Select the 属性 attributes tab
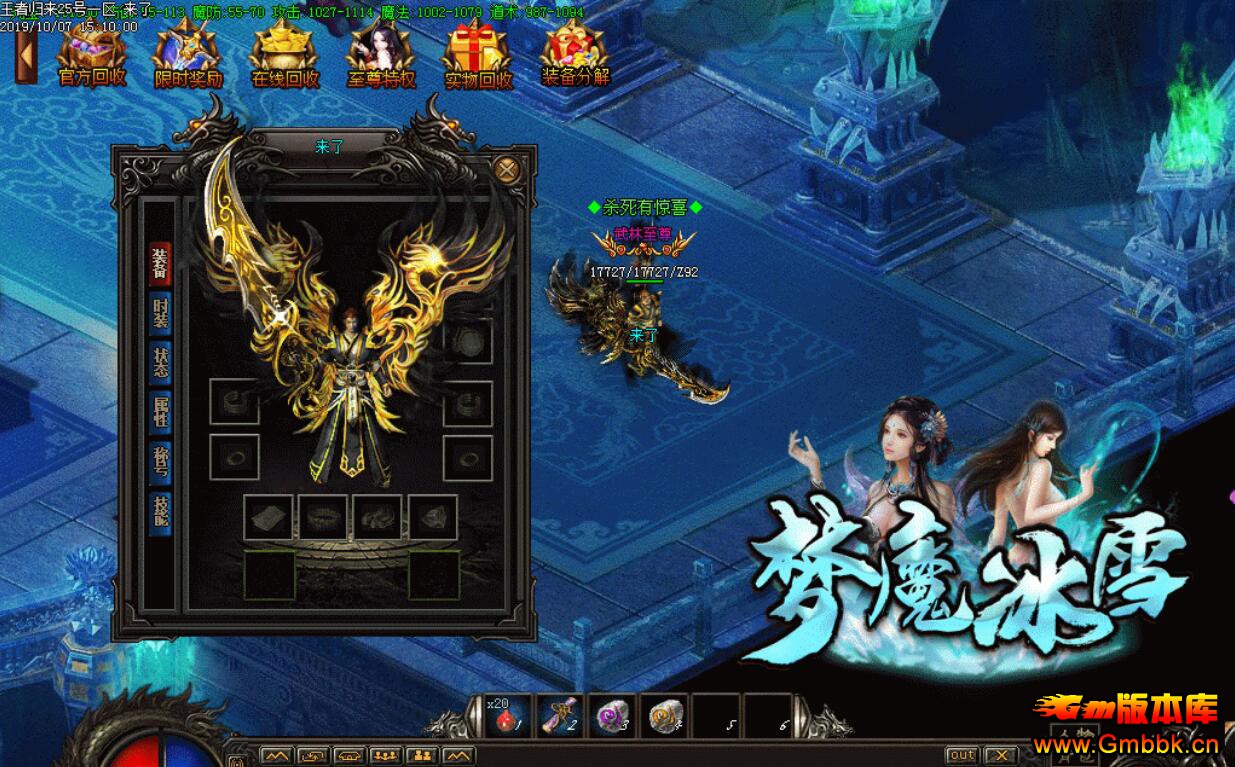1235x767 pixels. coord(160,412)
